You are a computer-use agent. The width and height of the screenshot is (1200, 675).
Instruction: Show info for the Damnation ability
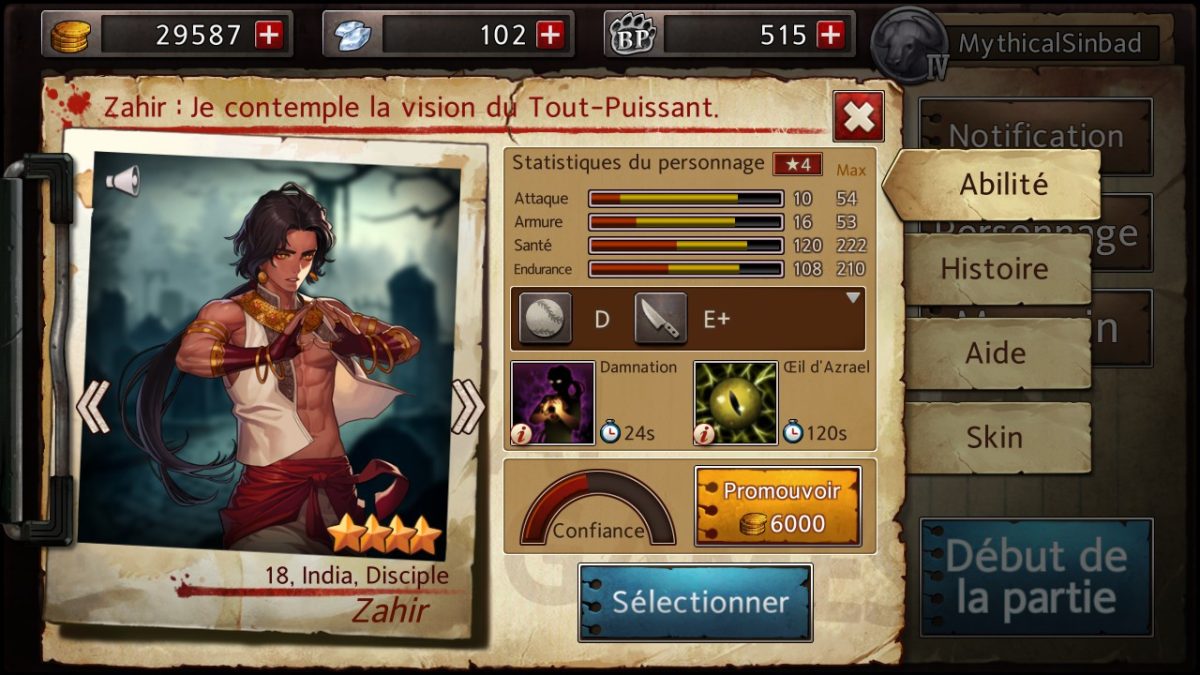pyautogui.click(x=522, y=433)
